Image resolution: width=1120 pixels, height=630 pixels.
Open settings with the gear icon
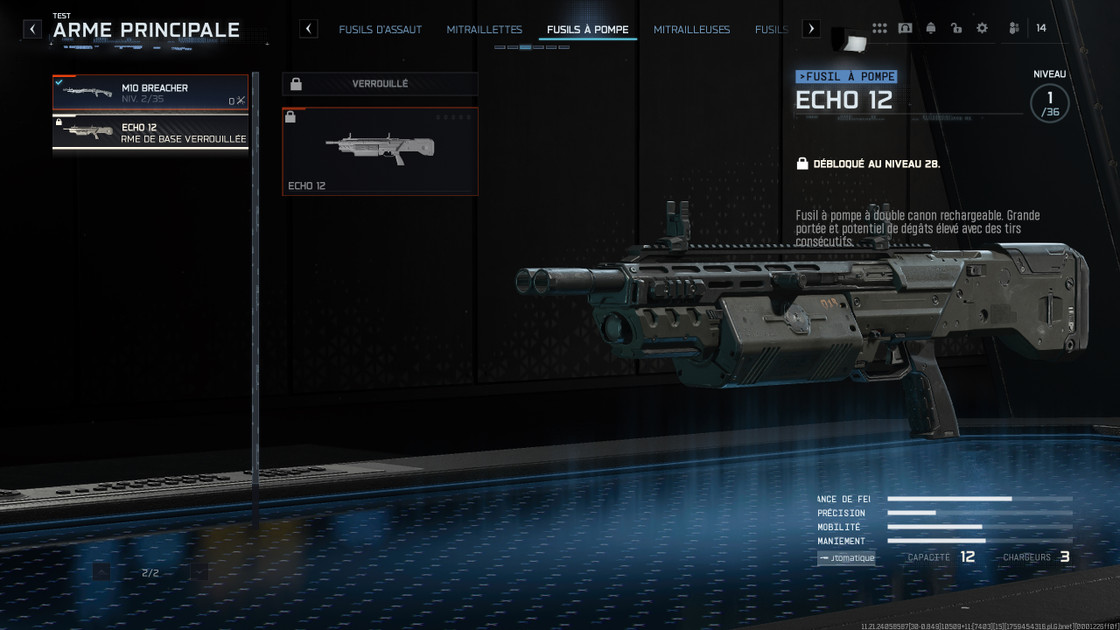(982, 29)
